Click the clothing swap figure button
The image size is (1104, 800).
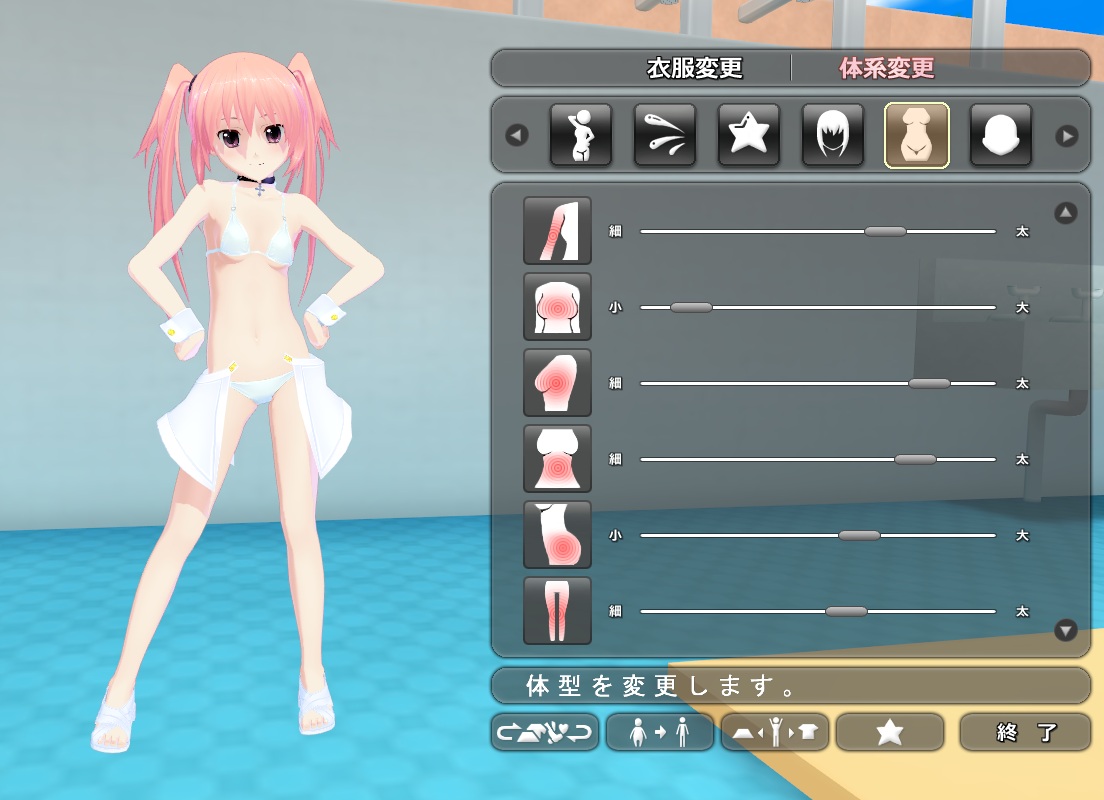pyautogui.click(x=774, y=732)
